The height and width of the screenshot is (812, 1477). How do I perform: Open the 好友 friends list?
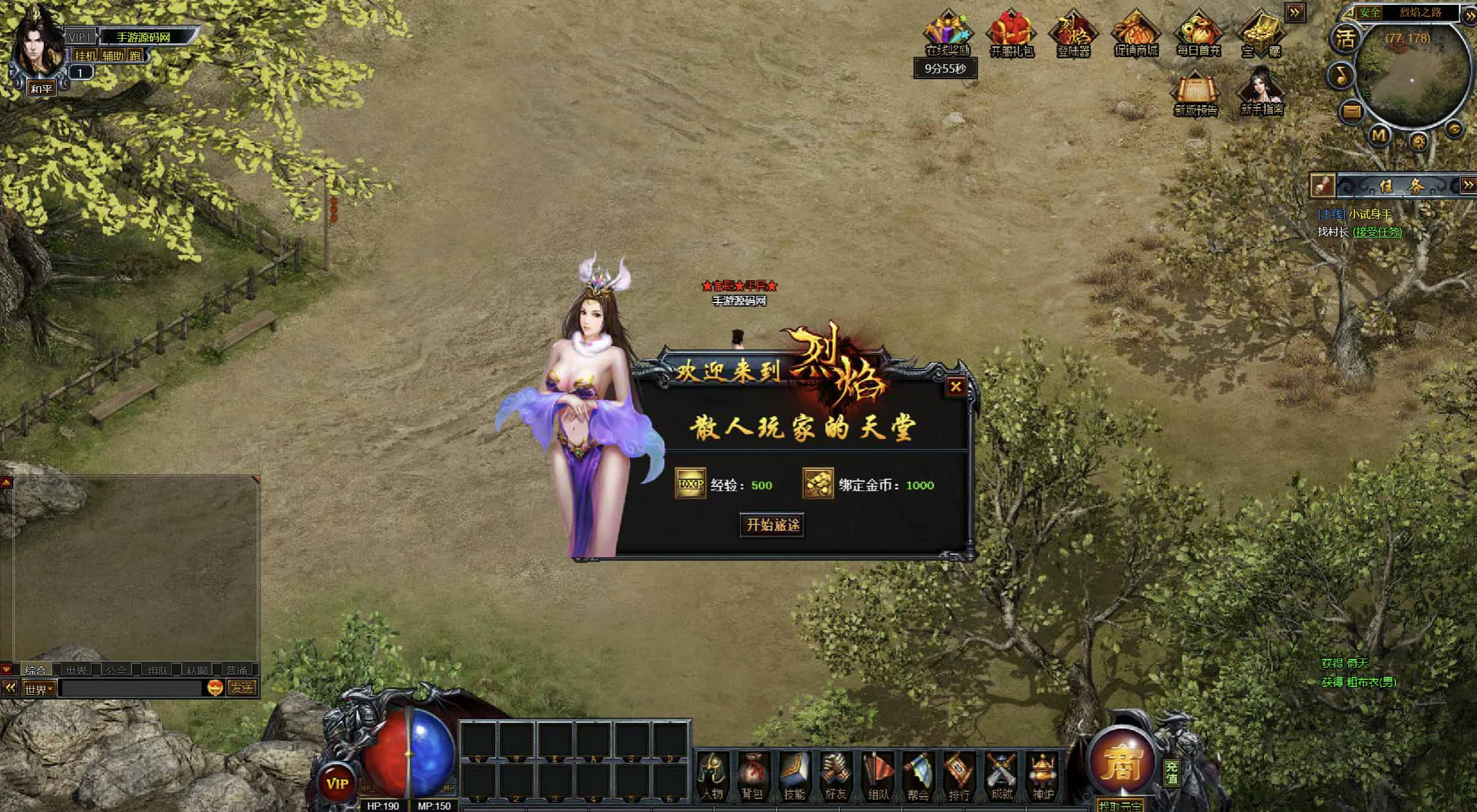point(836,776)
